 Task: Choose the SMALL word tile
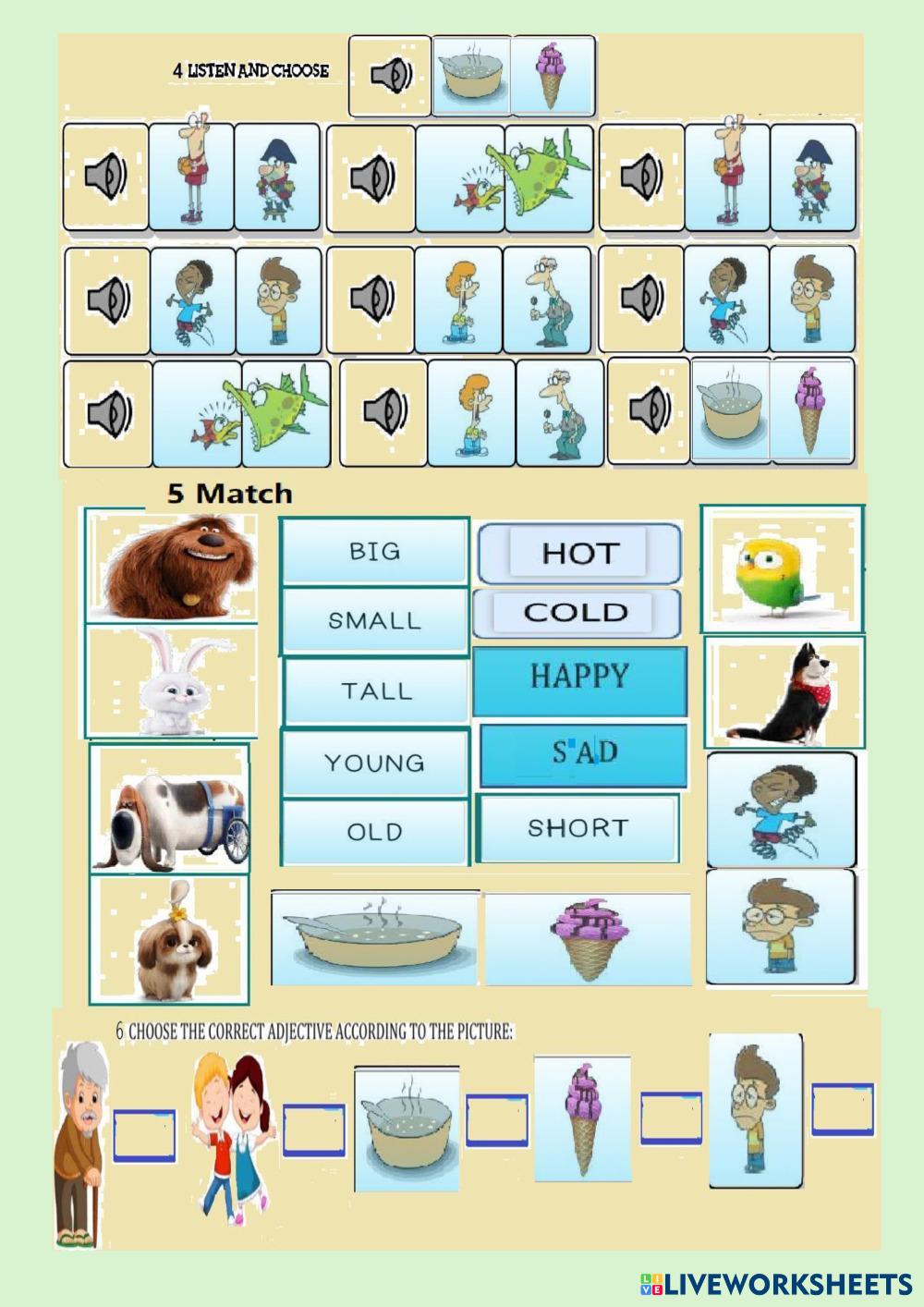coord(374,621)
